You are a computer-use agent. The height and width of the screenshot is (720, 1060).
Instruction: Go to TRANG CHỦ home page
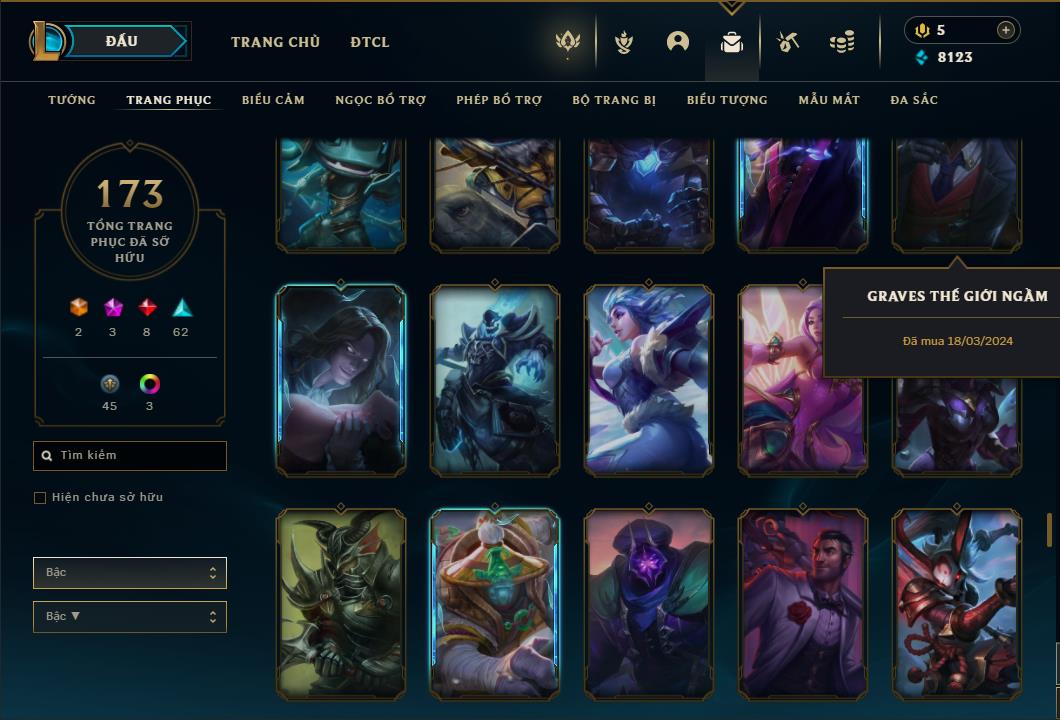[275, 42]
